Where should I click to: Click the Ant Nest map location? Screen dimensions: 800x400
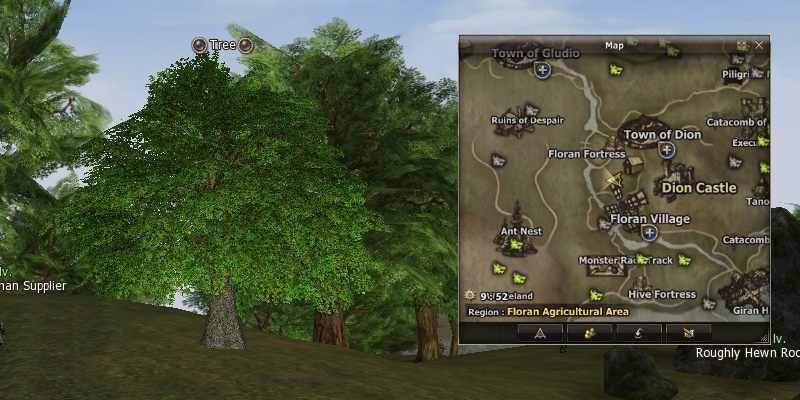pos(521,231)
